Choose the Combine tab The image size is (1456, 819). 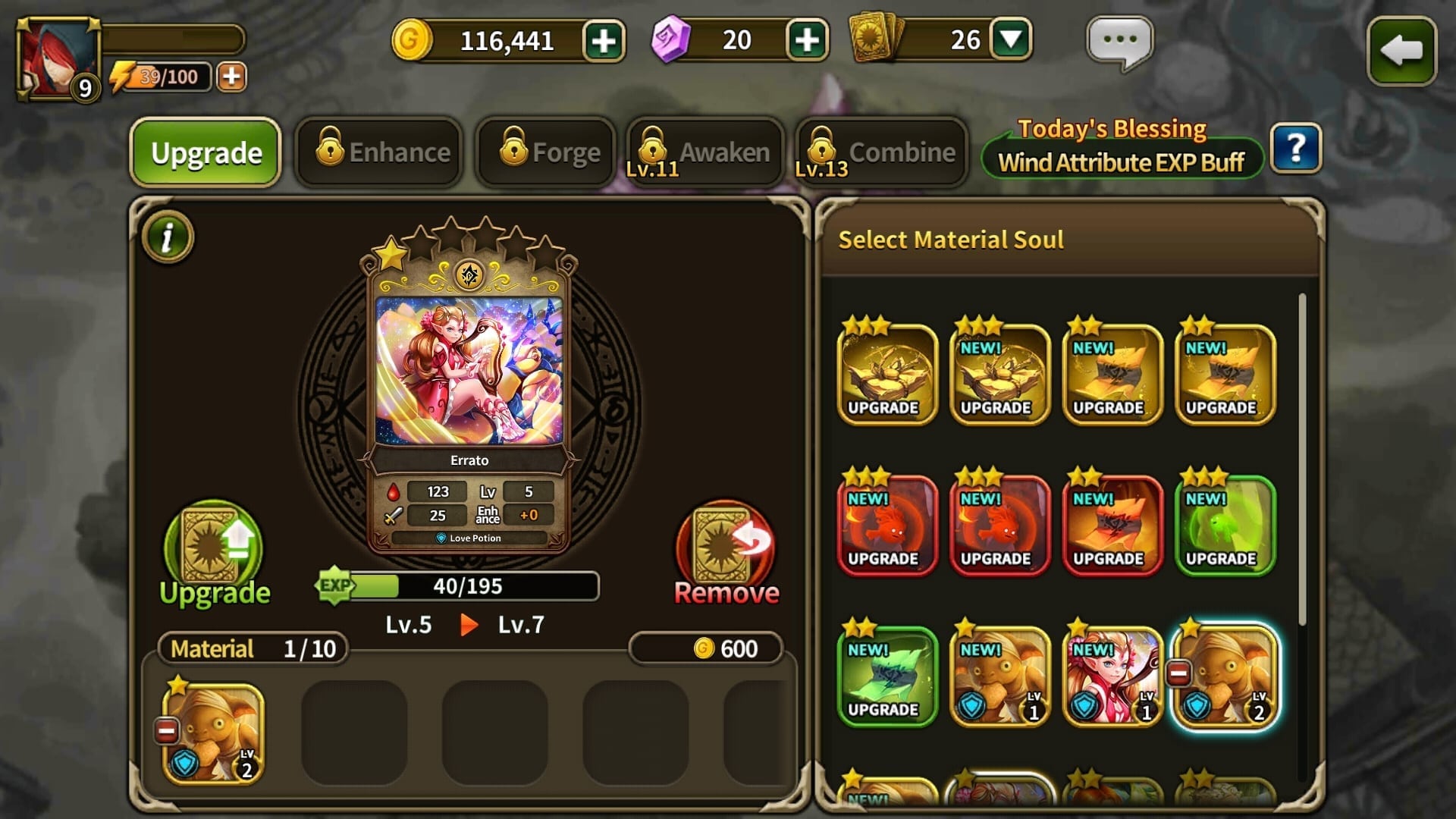882,152
